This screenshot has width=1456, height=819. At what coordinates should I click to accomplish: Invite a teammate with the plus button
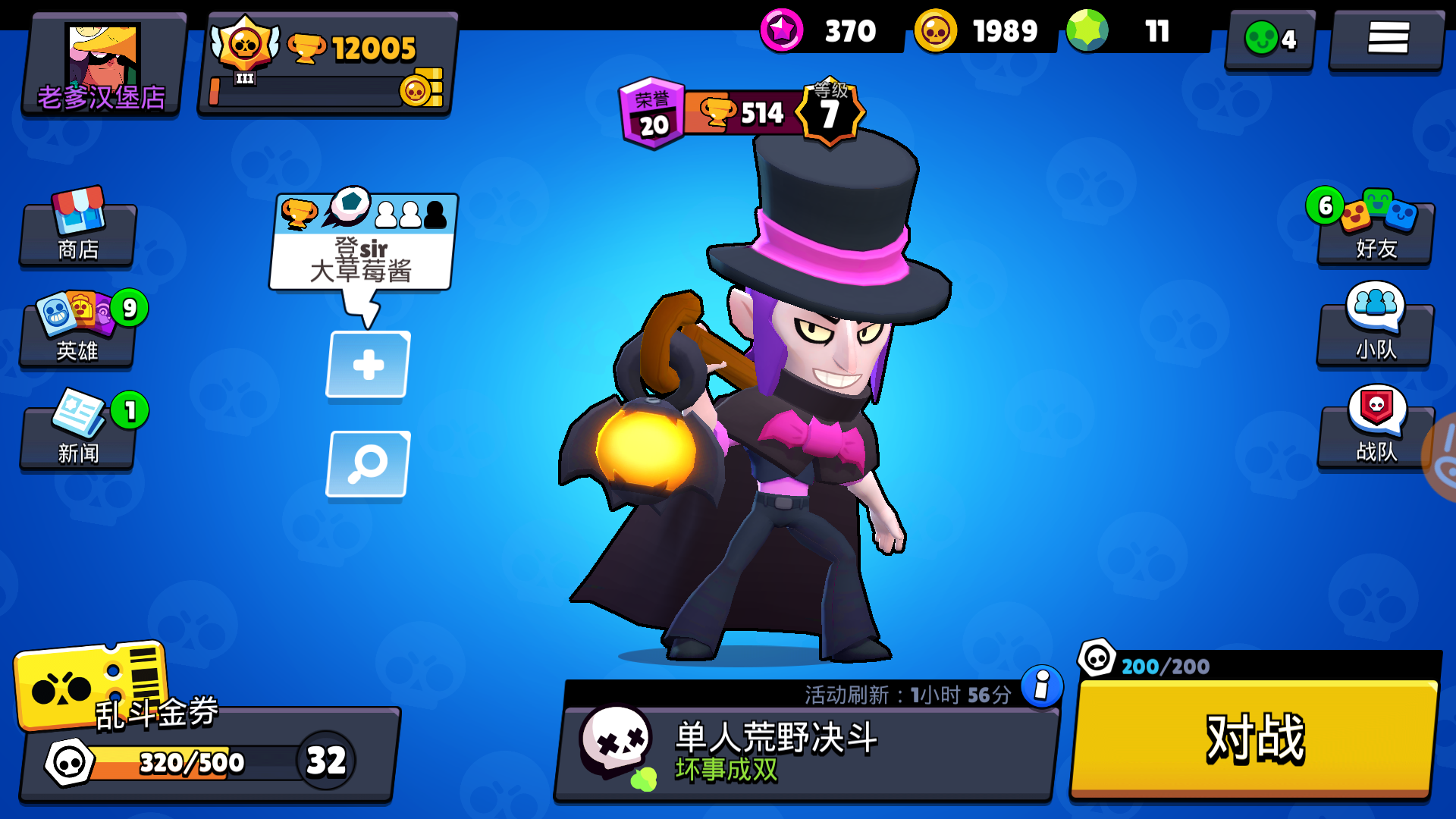367,366
